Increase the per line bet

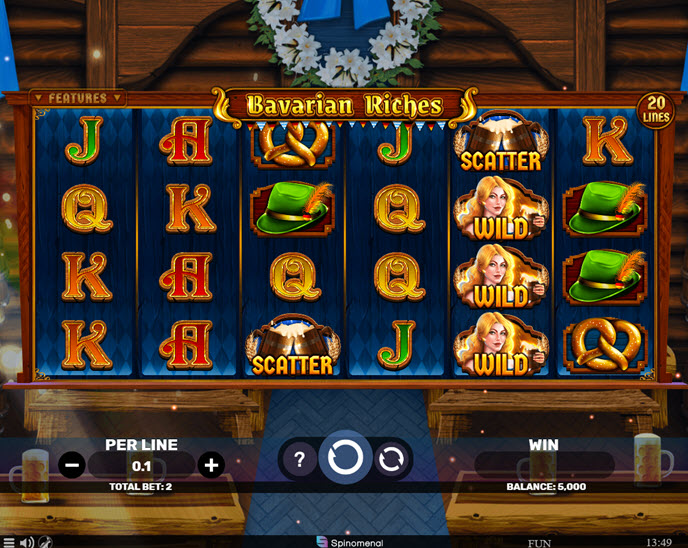210,464
